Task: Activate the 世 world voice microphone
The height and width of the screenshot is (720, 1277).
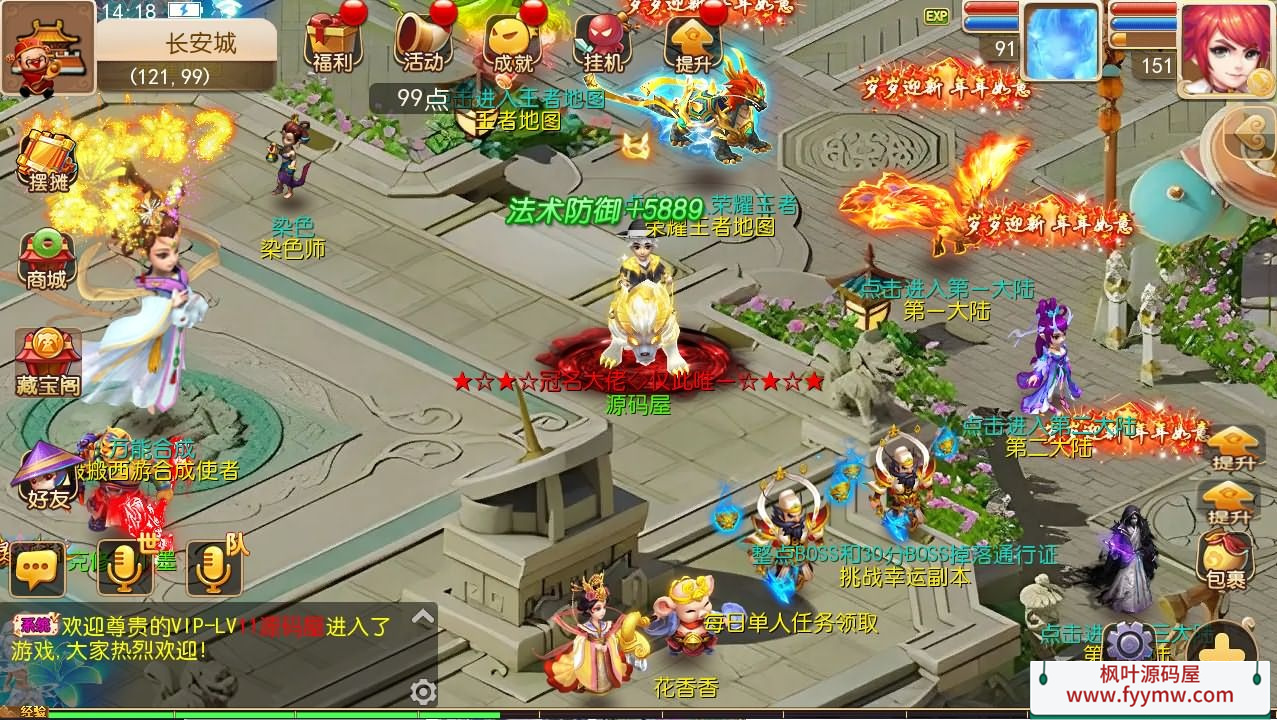Action: pos(126,567)
